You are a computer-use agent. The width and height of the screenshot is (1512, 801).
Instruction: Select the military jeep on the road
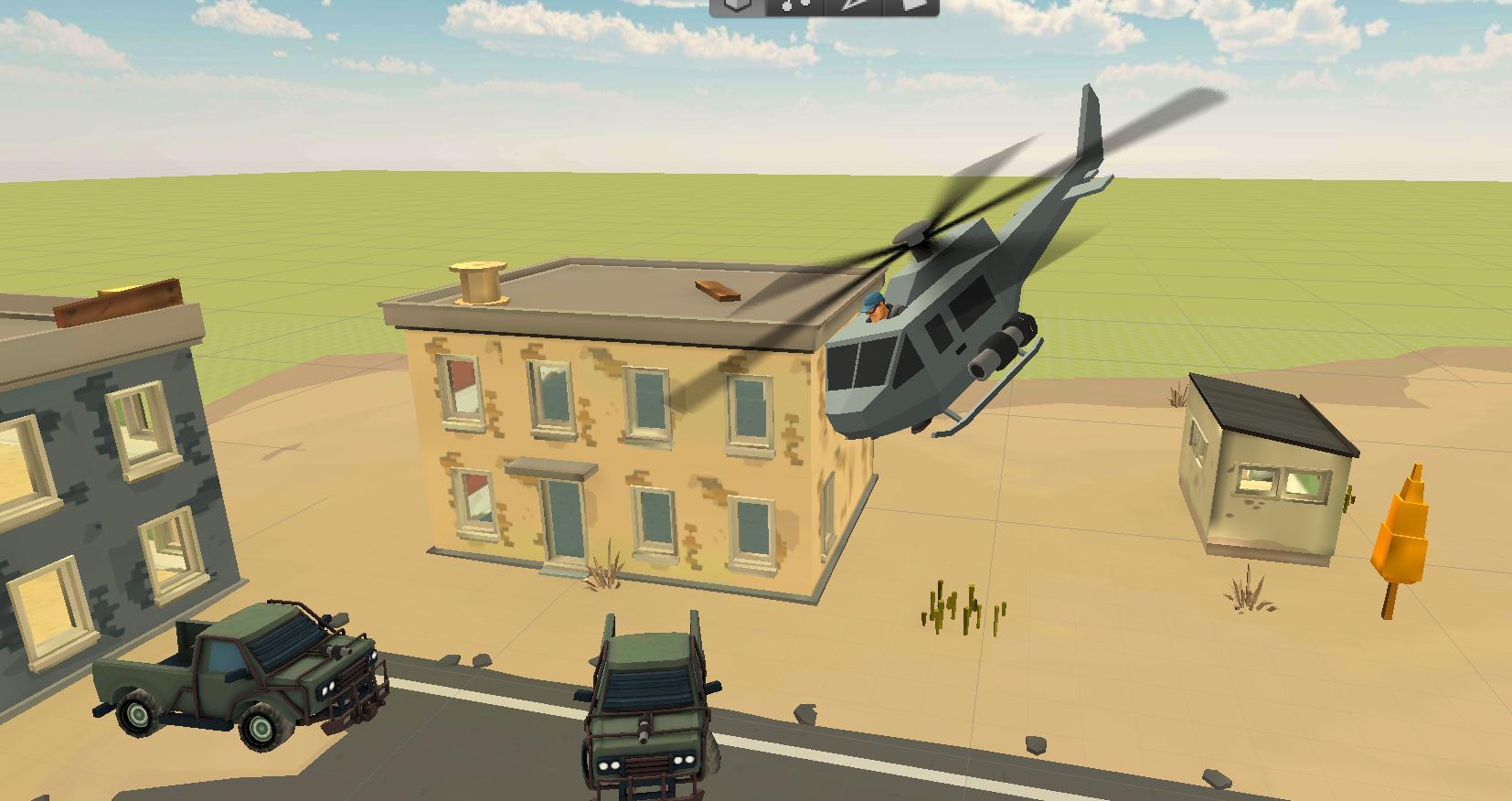(x=649, y=722)
